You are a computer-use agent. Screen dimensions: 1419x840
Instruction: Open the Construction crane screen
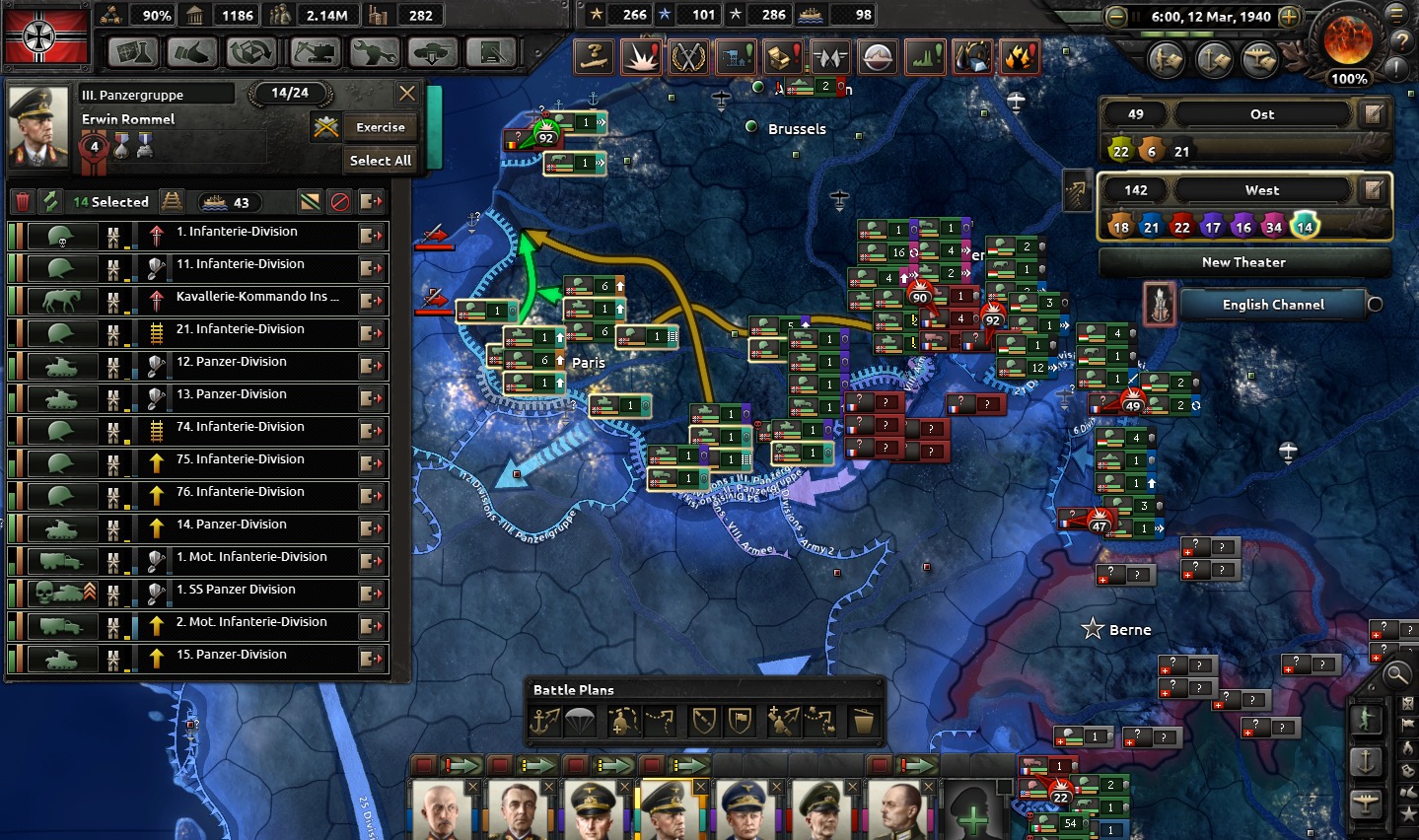[x=315, y=51]
